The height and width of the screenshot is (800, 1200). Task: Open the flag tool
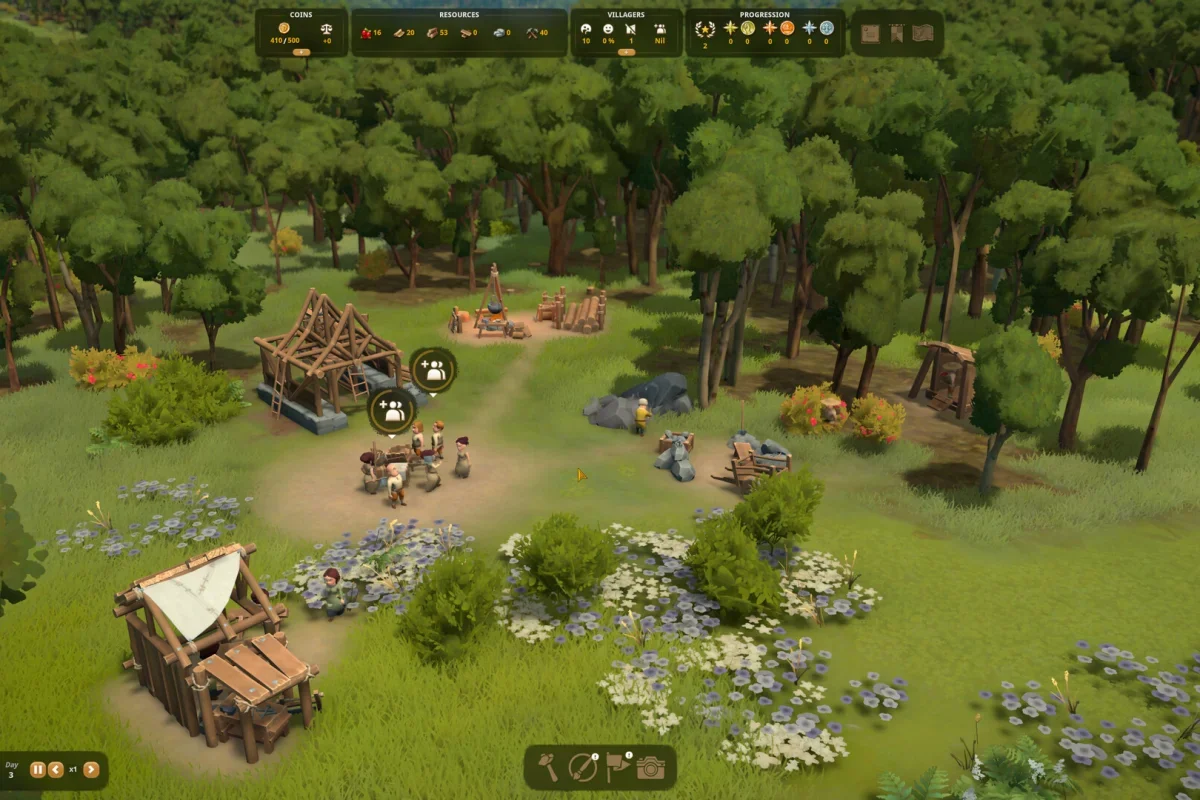[x=617, y=767]
